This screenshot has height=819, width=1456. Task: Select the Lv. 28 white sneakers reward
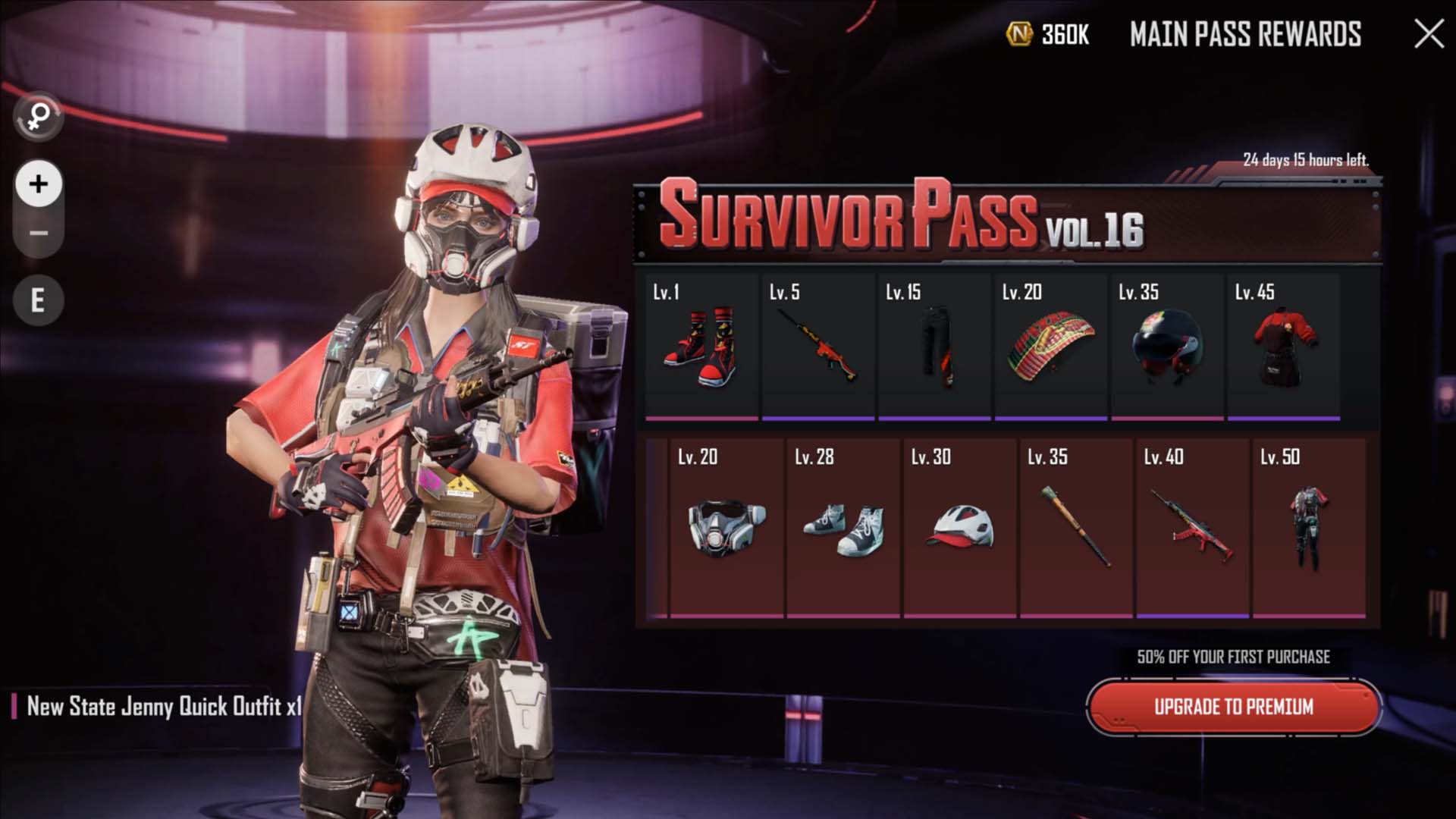coord(843,527)
